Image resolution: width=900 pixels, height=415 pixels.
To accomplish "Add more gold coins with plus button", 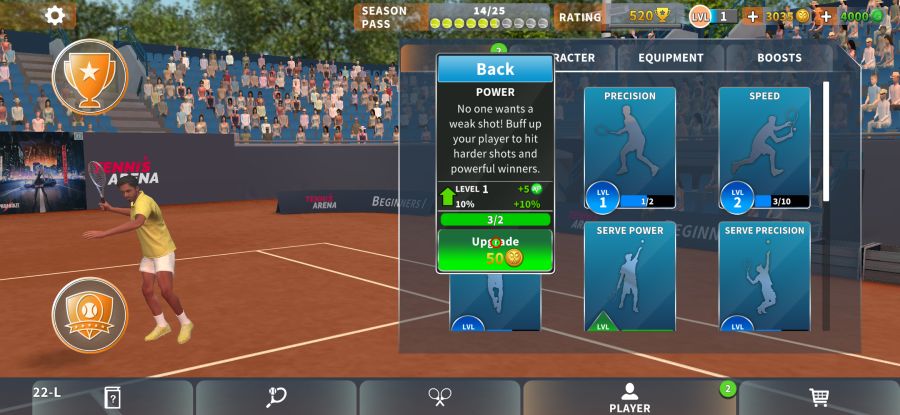I will click(753, 16).
